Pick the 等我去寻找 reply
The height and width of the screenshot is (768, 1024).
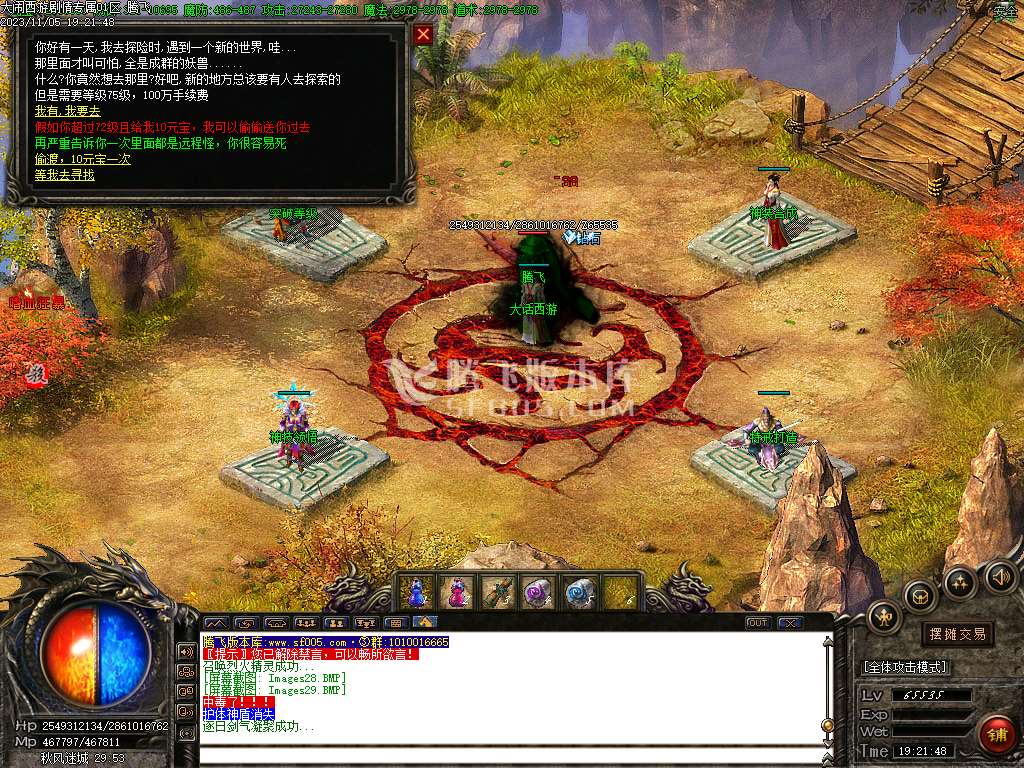65,175
